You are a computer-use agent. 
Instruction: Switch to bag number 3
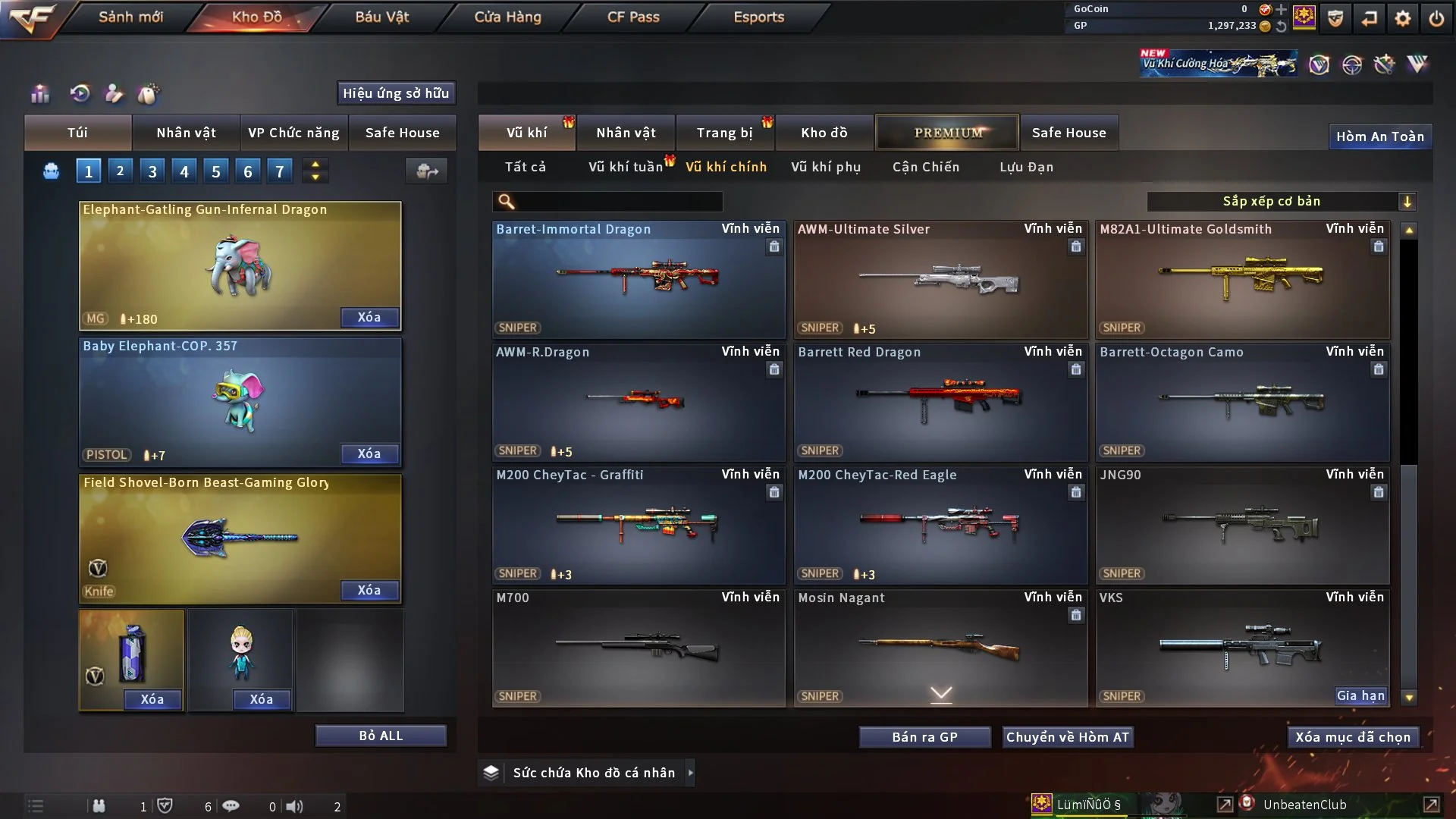point(152,171)
